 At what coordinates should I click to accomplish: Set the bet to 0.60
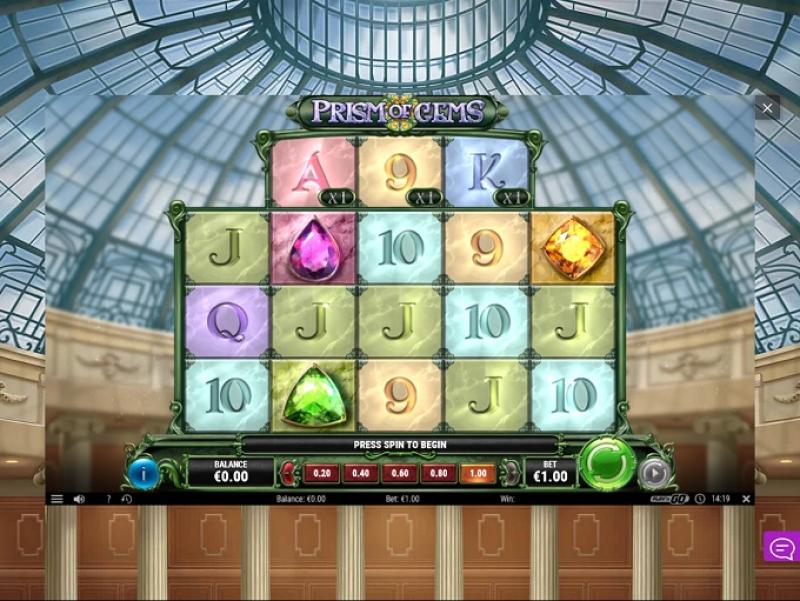(399, 473)
